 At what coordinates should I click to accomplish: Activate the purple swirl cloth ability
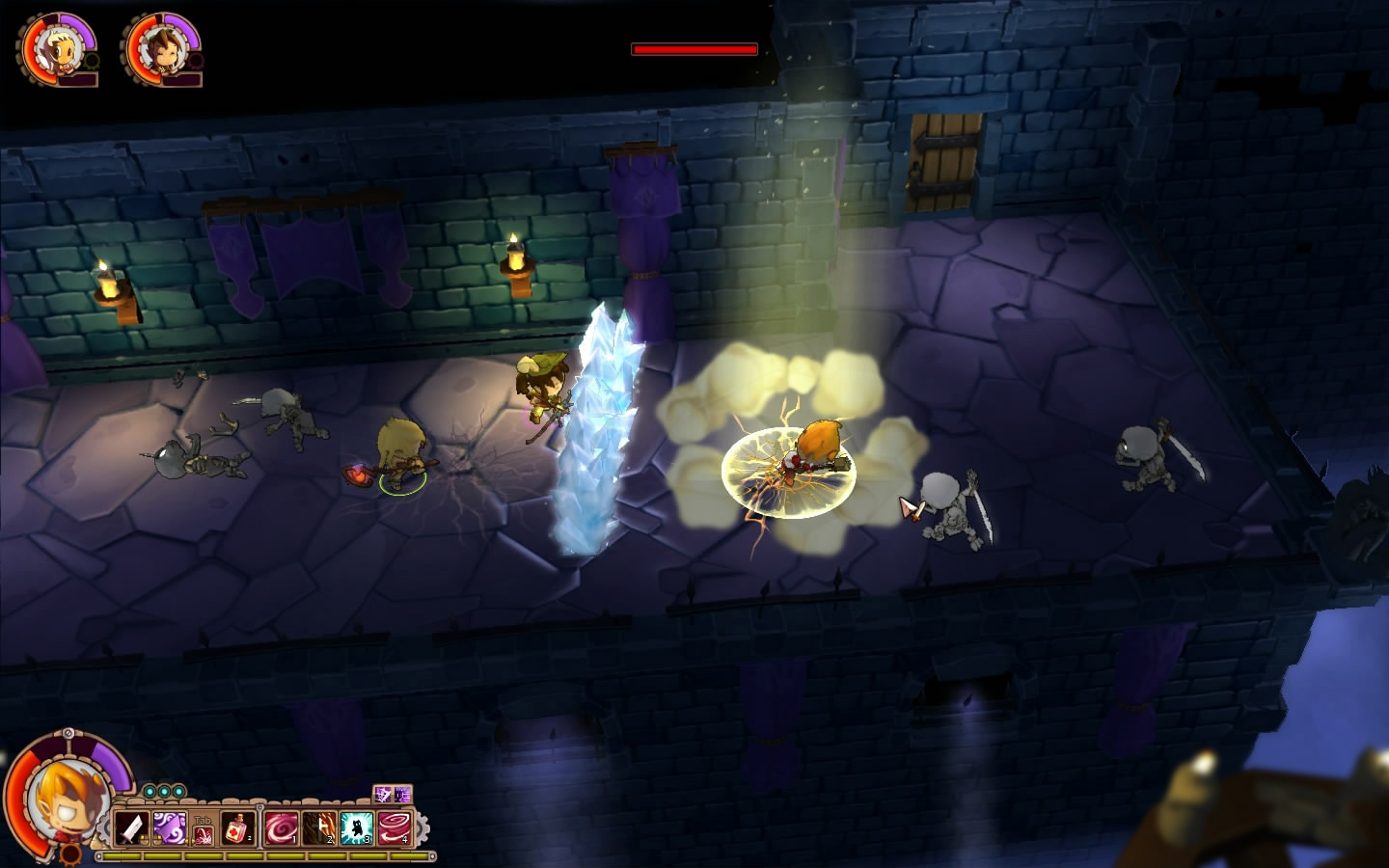click(x=169, y=828)
